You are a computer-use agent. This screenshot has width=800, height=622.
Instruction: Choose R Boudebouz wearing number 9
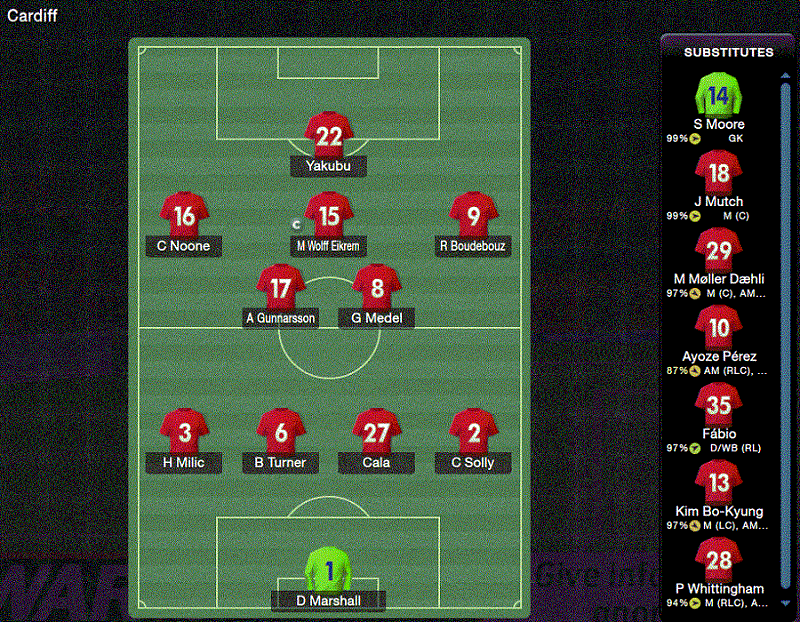point(474,216)
